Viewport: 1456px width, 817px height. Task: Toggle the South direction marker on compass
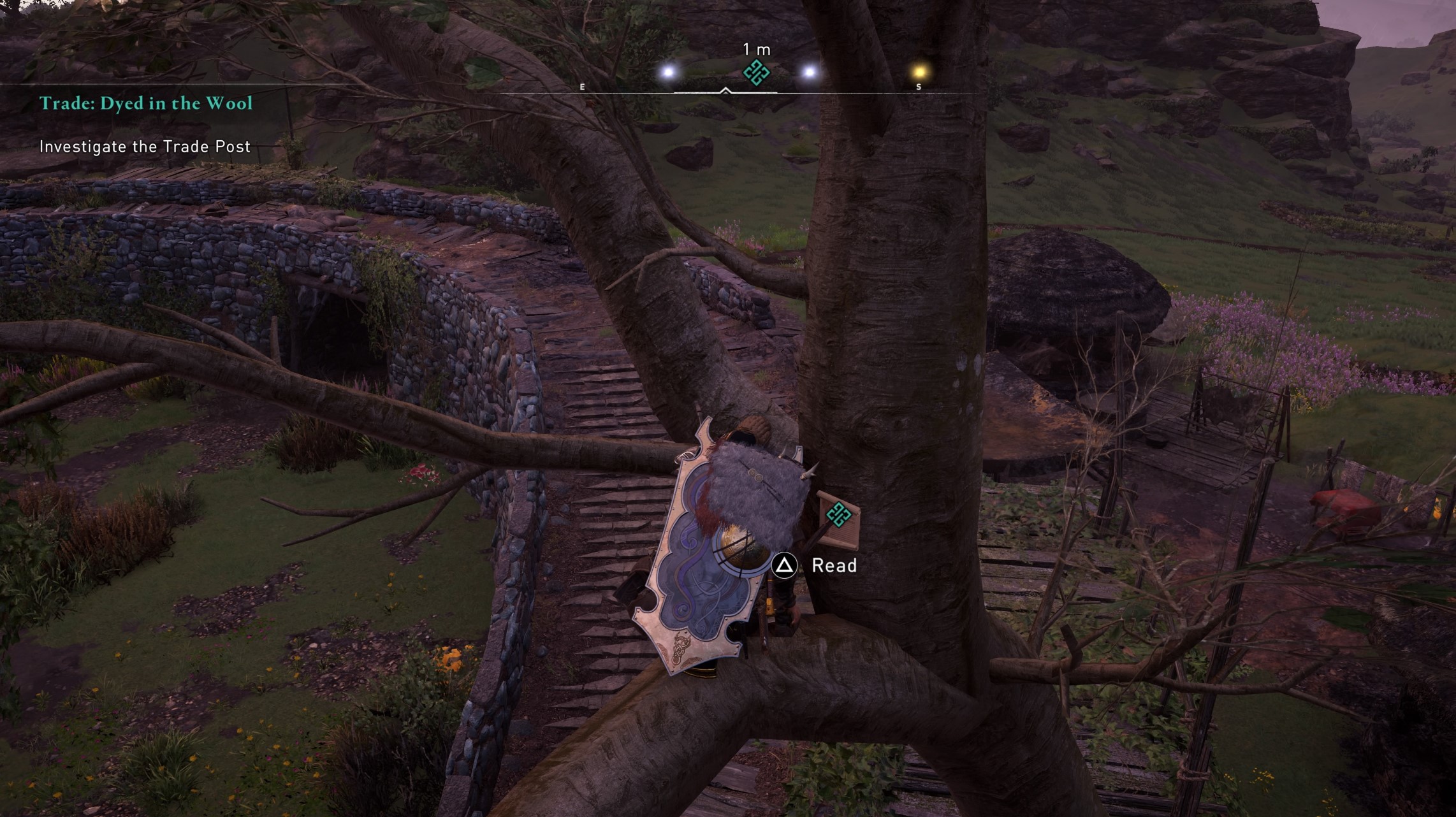[918, 87]
